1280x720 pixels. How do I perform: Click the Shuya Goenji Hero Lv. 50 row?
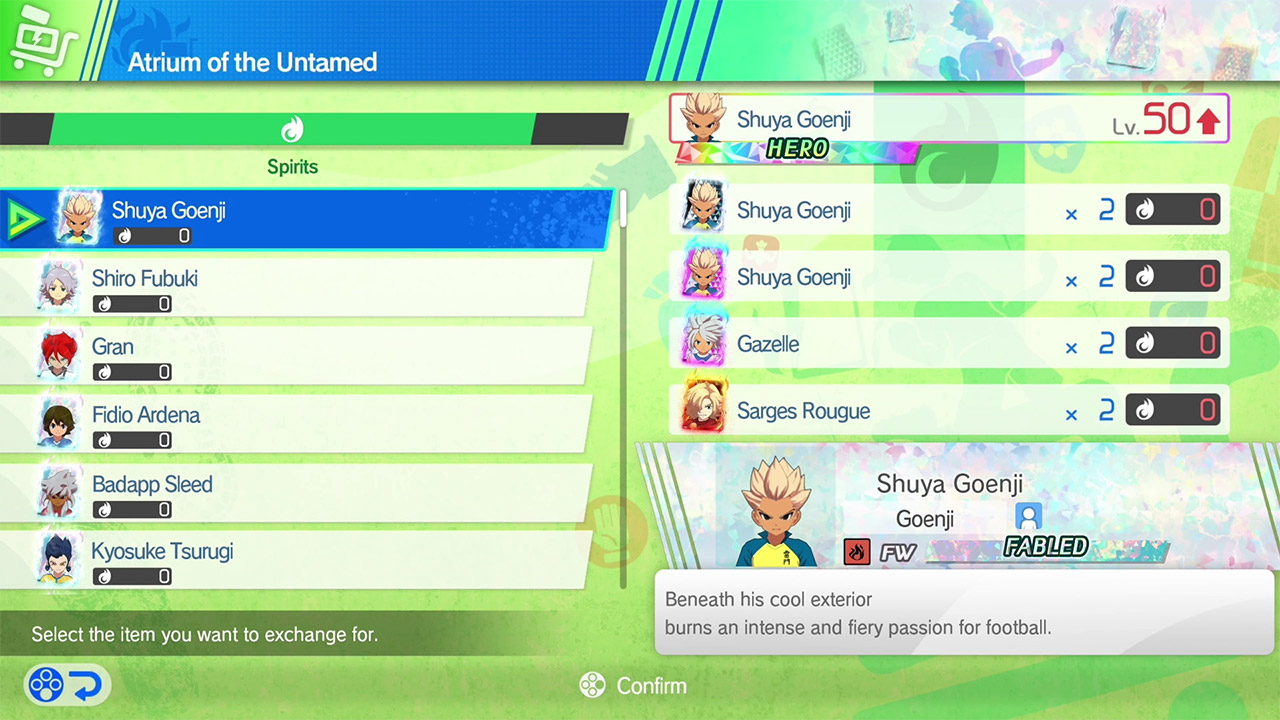point(948,121)
